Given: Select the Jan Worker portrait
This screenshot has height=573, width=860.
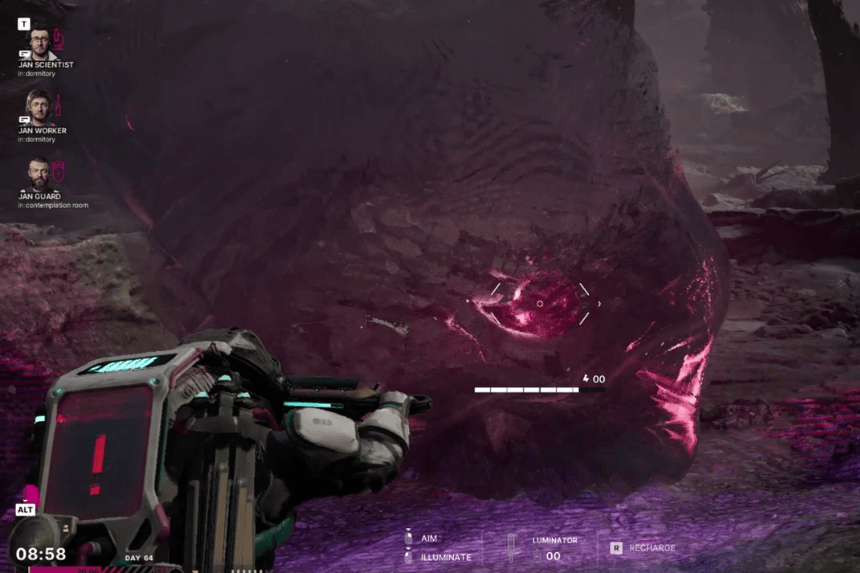Looking at the screenshot, I should coord(38,107).
